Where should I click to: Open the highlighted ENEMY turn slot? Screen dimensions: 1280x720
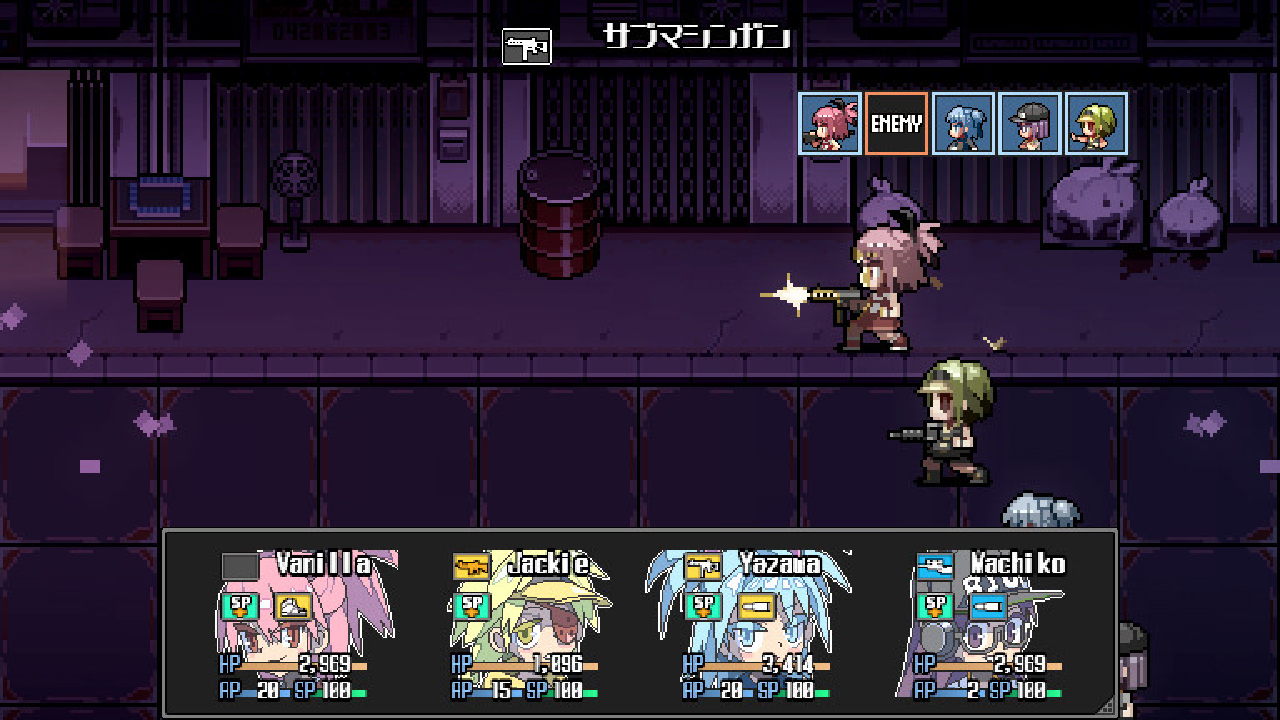[896, 123]
